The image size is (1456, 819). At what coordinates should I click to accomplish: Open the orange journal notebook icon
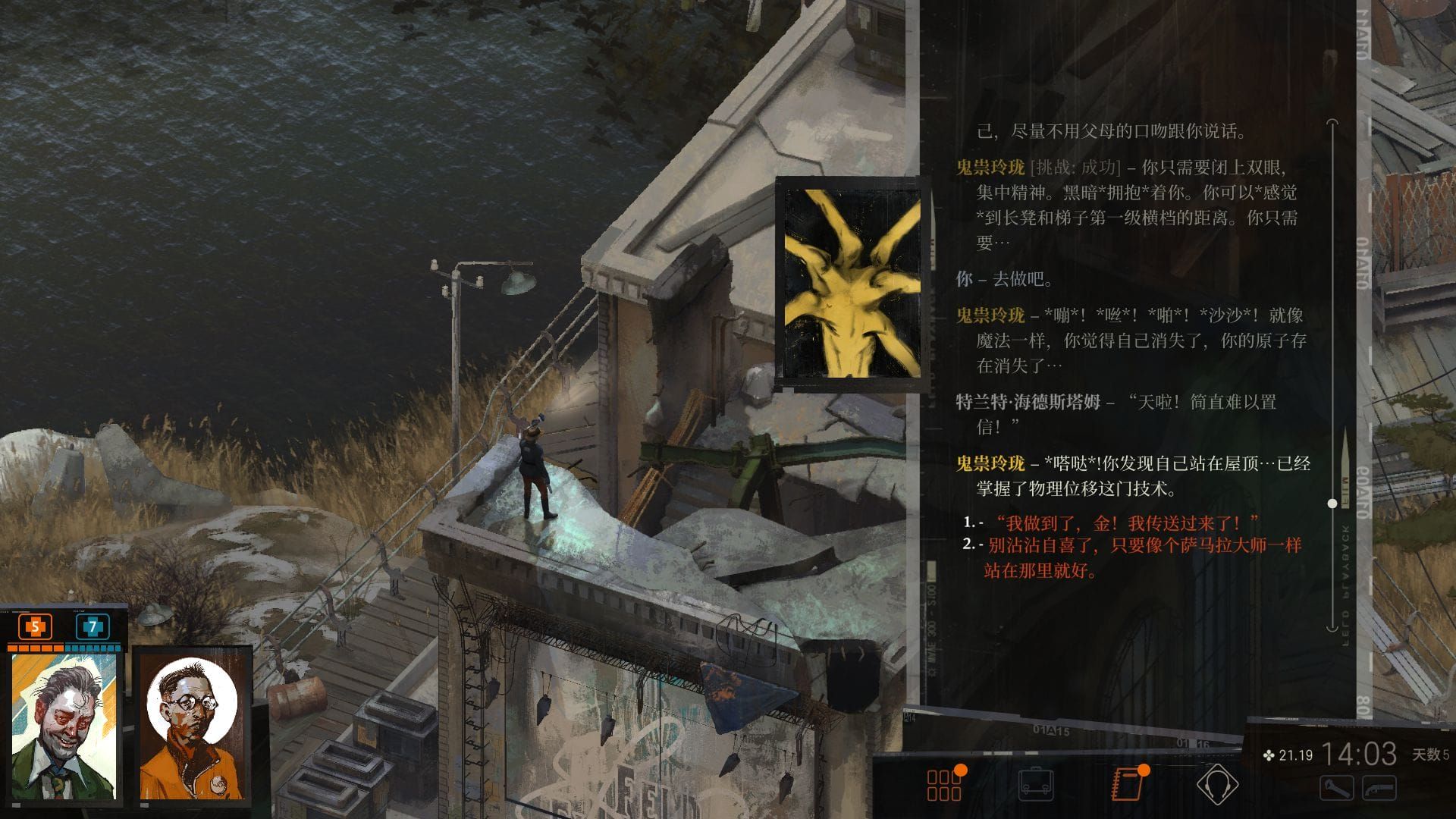[1127, 784]
